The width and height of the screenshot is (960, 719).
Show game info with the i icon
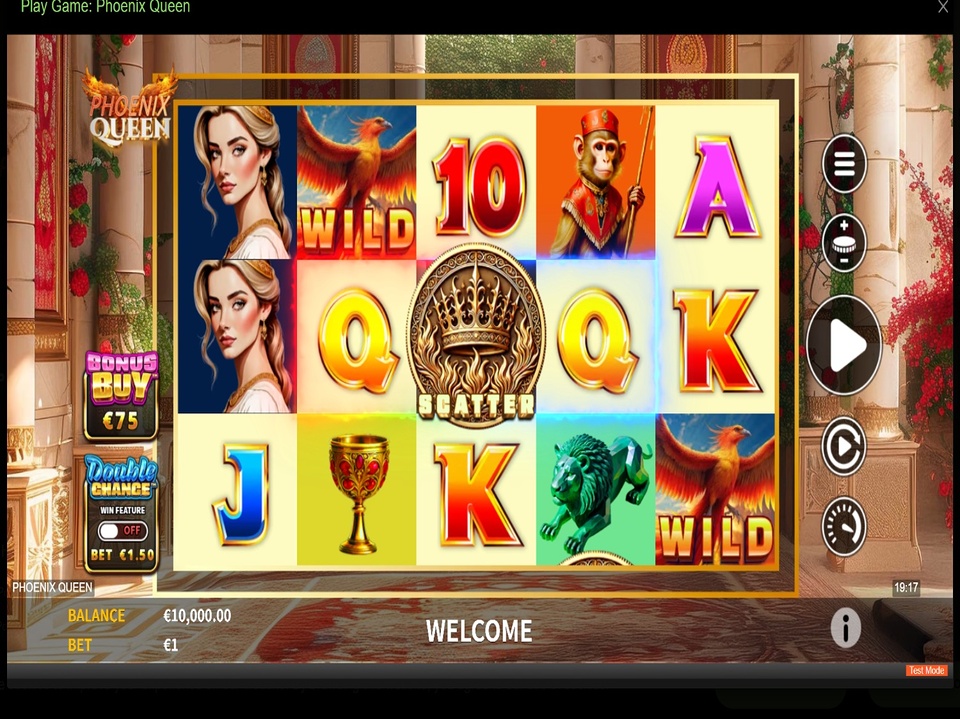pyautogui.click(x=845, y=628)
